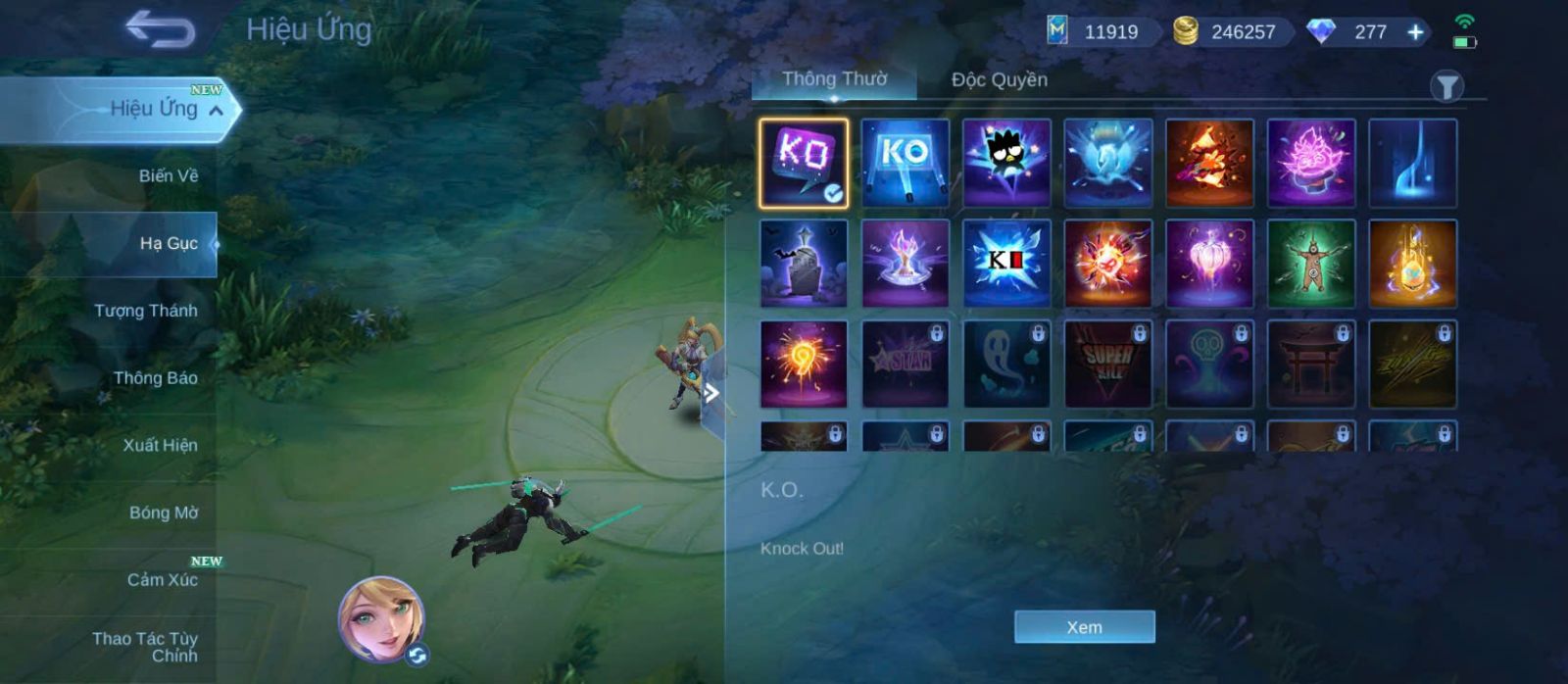Open the Bóng Mờ section
Screen dimensions: 1568x684
[163, 513]
